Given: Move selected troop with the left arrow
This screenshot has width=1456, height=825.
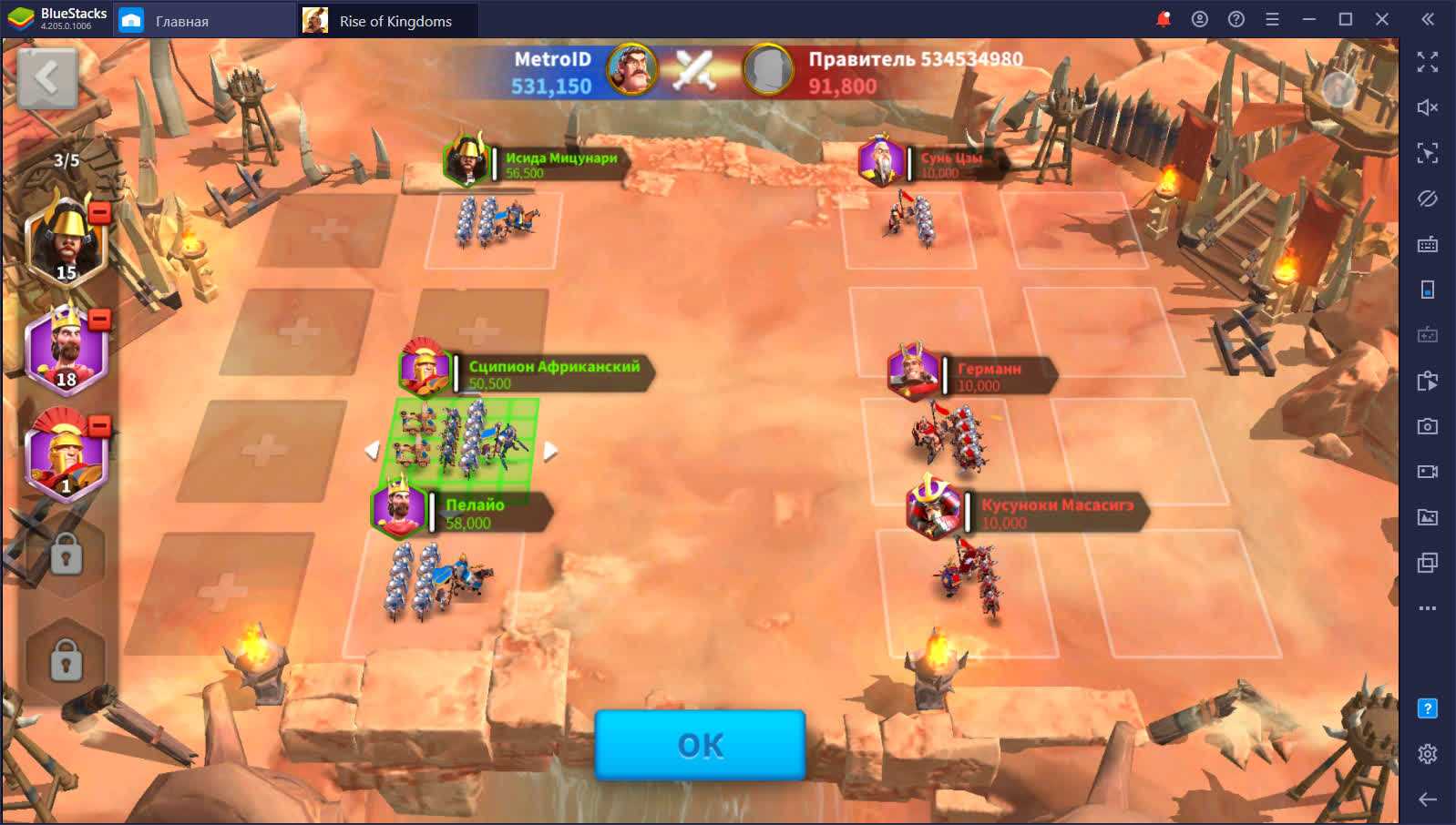Looking at the screenshot, I should [372, 450].
